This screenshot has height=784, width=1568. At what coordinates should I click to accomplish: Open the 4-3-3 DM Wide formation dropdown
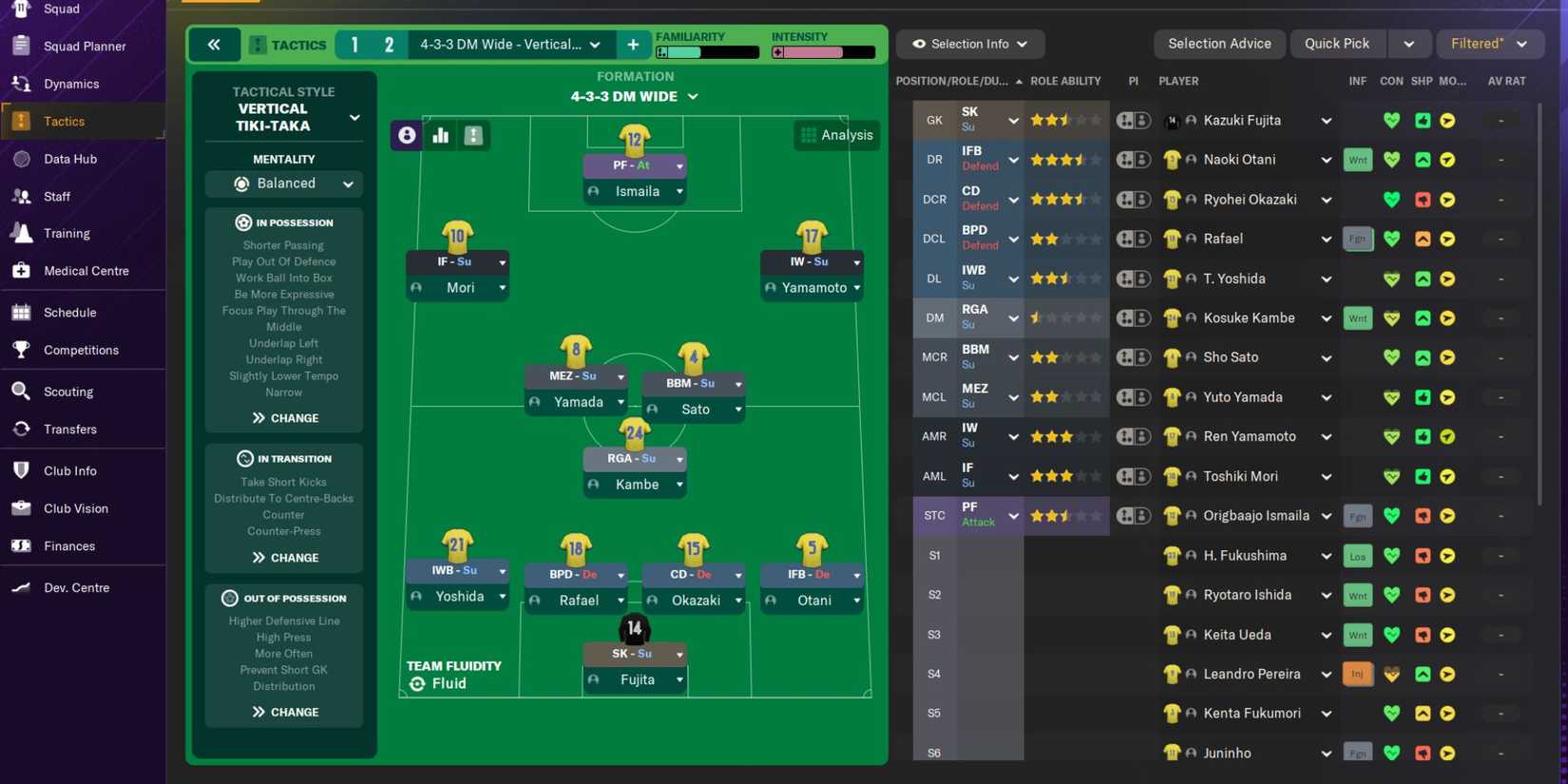point(509,44)
